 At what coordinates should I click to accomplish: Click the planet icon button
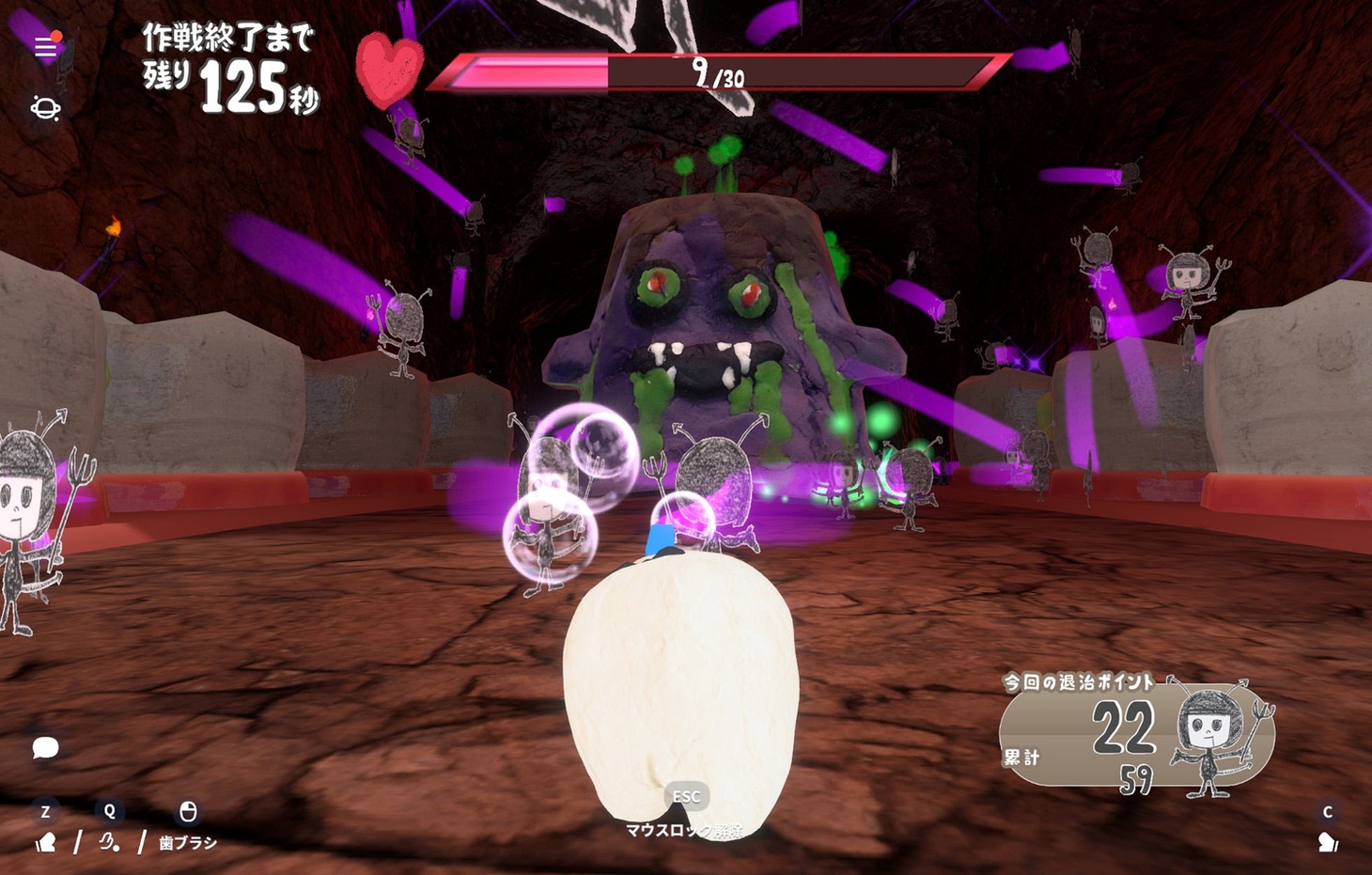click(x=45, y=108)
